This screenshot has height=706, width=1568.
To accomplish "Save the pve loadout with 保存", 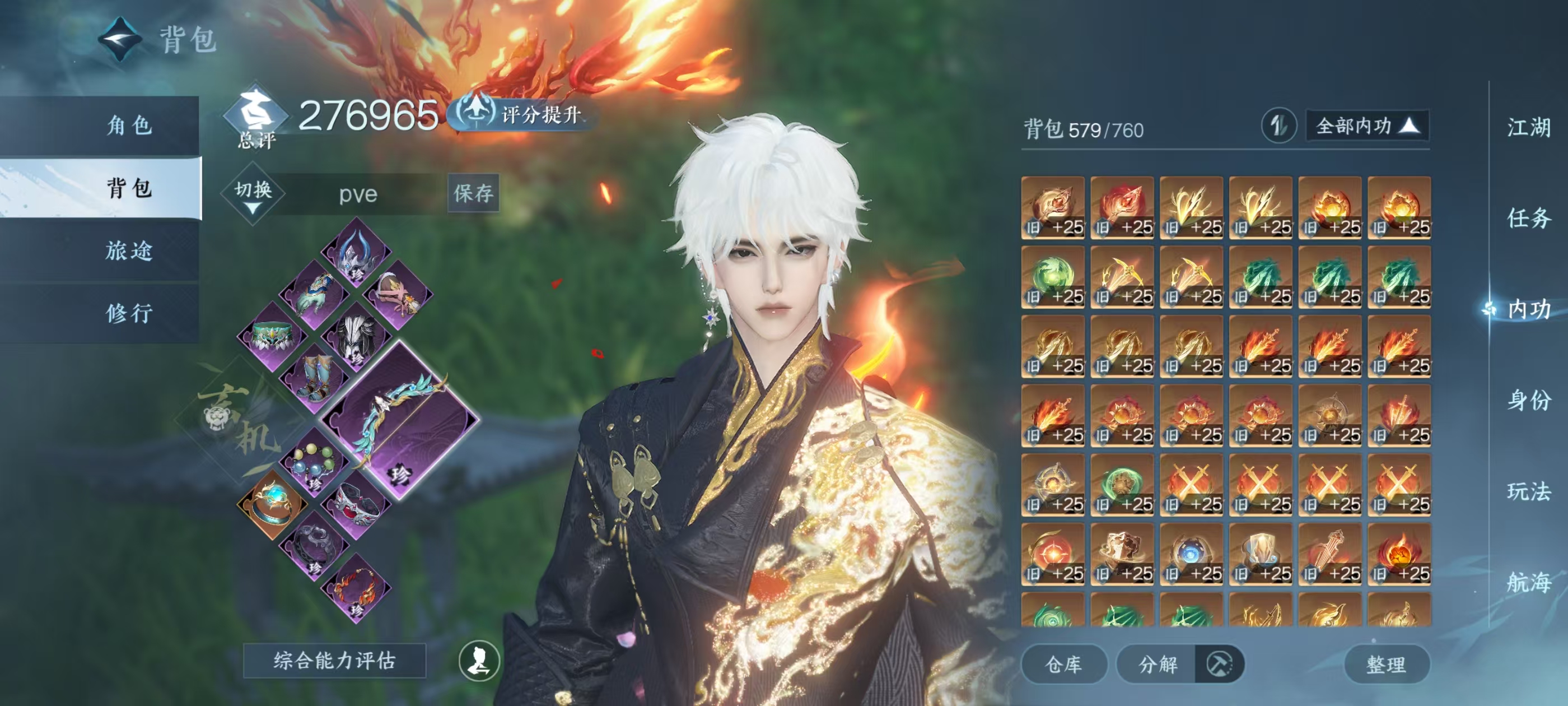I will pos(473,194).
